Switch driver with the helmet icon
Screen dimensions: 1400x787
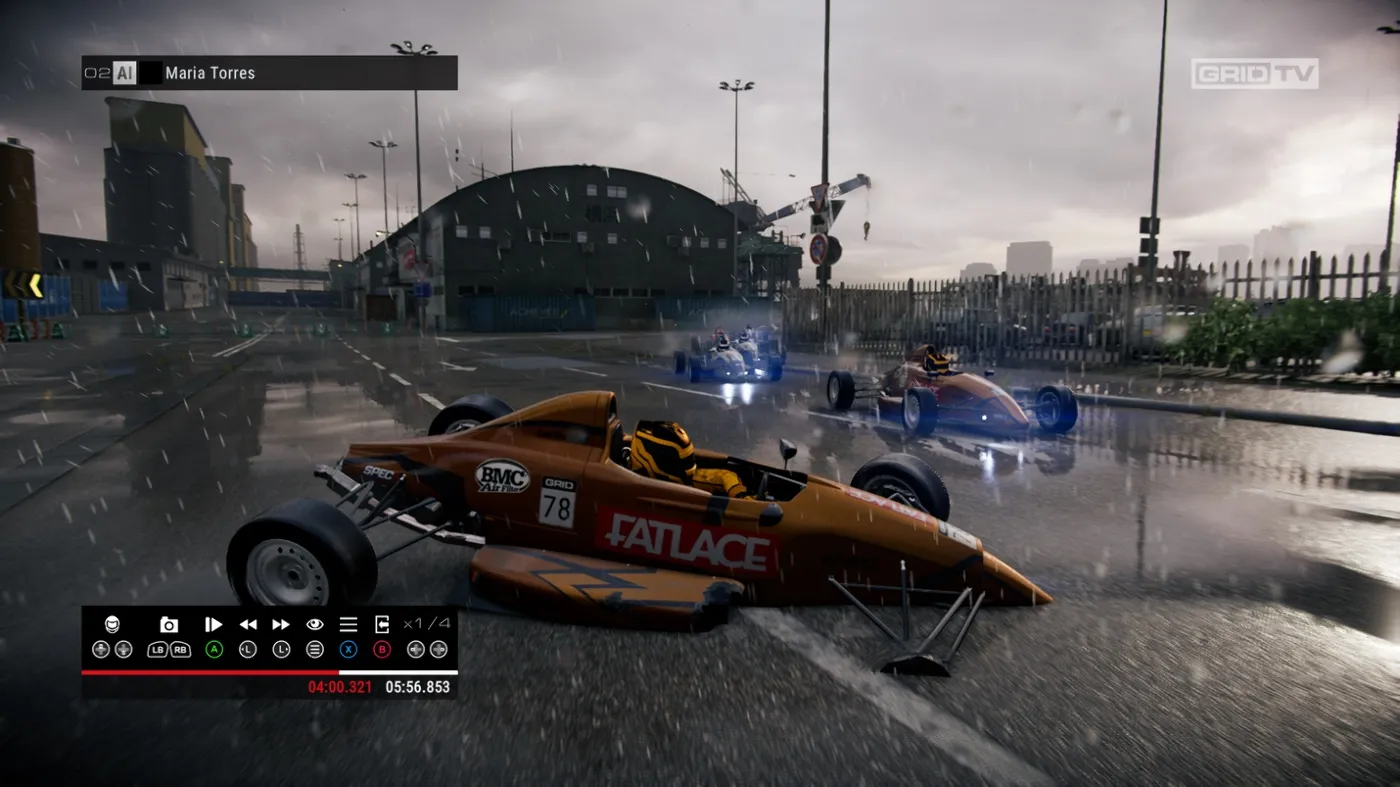coord(112,624)
